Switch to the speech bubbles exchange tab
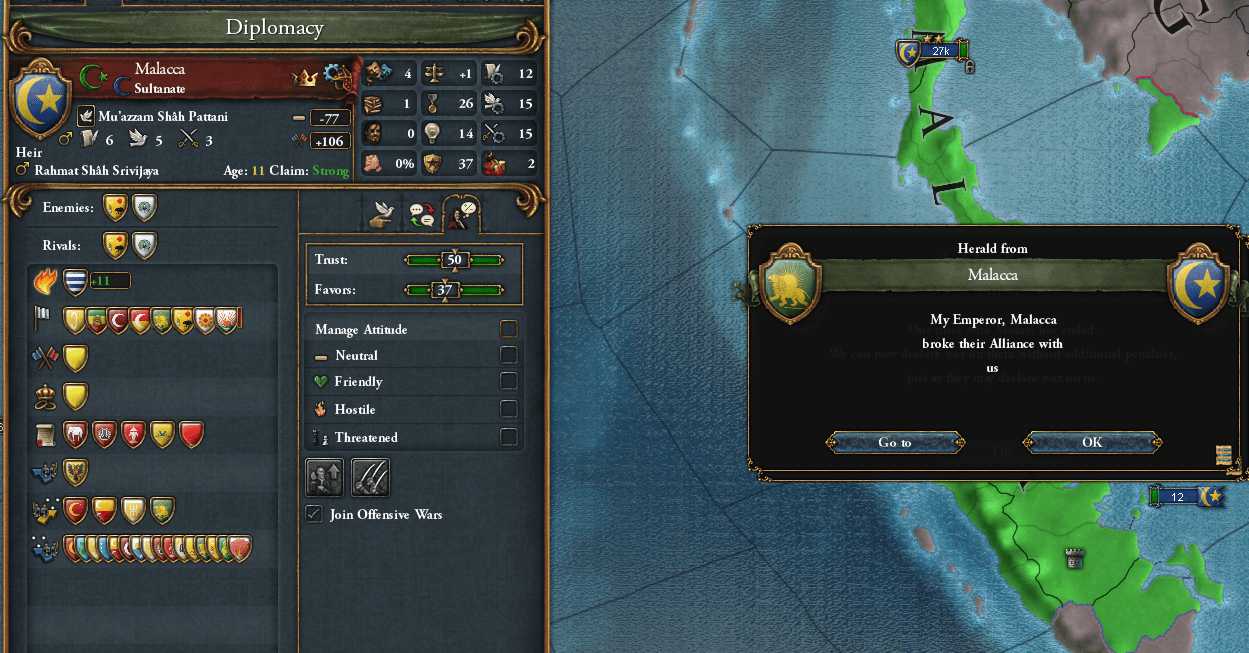Screen dimensions: 1249x653 [x=421, y=212]
